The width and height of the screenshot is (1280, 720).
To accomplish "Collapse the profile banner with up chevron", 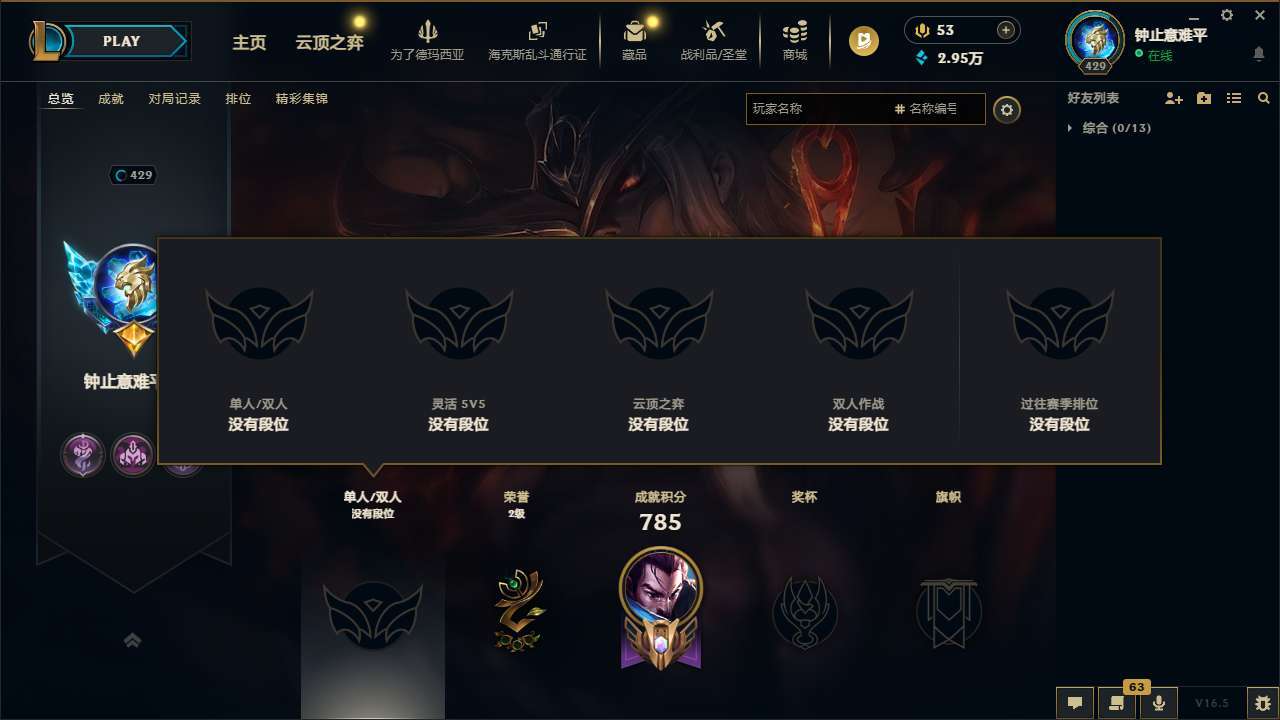I will point(133,641).
